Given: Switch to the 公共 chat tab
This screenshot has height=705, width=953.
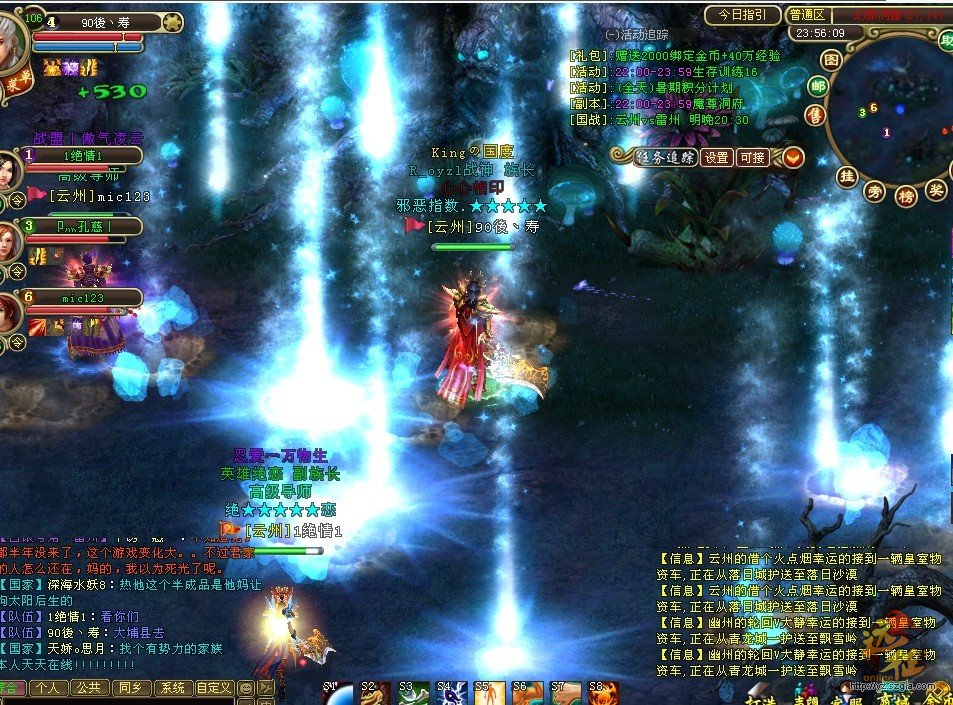Looking at the screenshot, I should tap(89, 688).
